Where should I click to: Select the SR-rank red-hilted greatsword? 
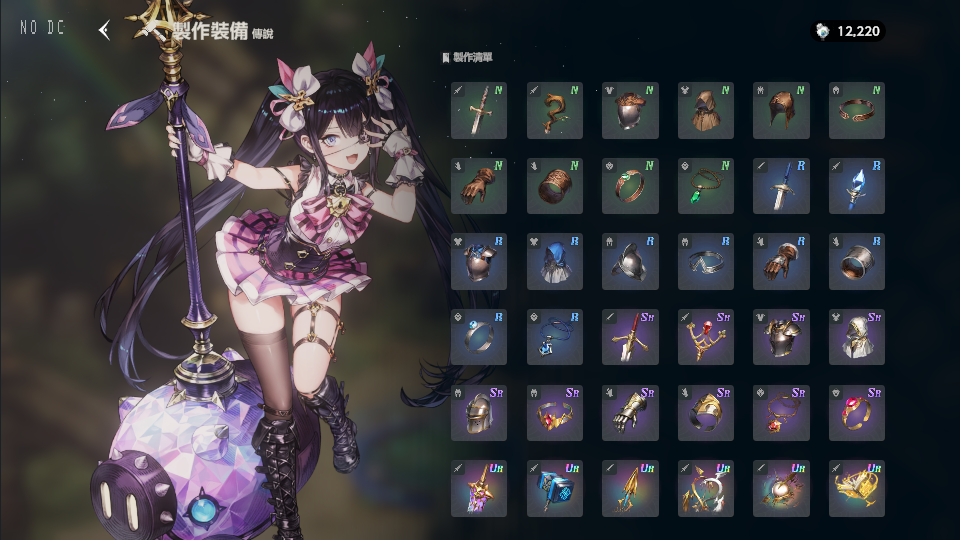[630, 337]
